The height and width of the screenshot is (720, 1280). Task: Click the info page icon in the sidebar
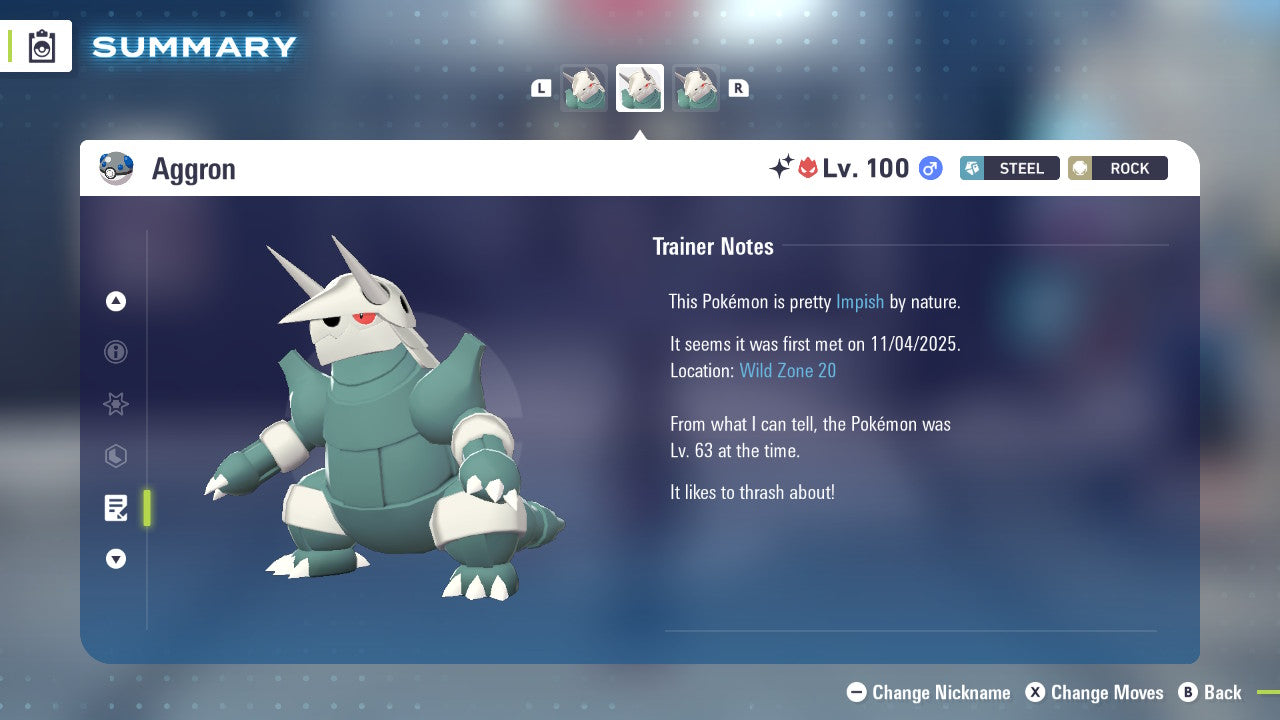click(x=116, y=352)
